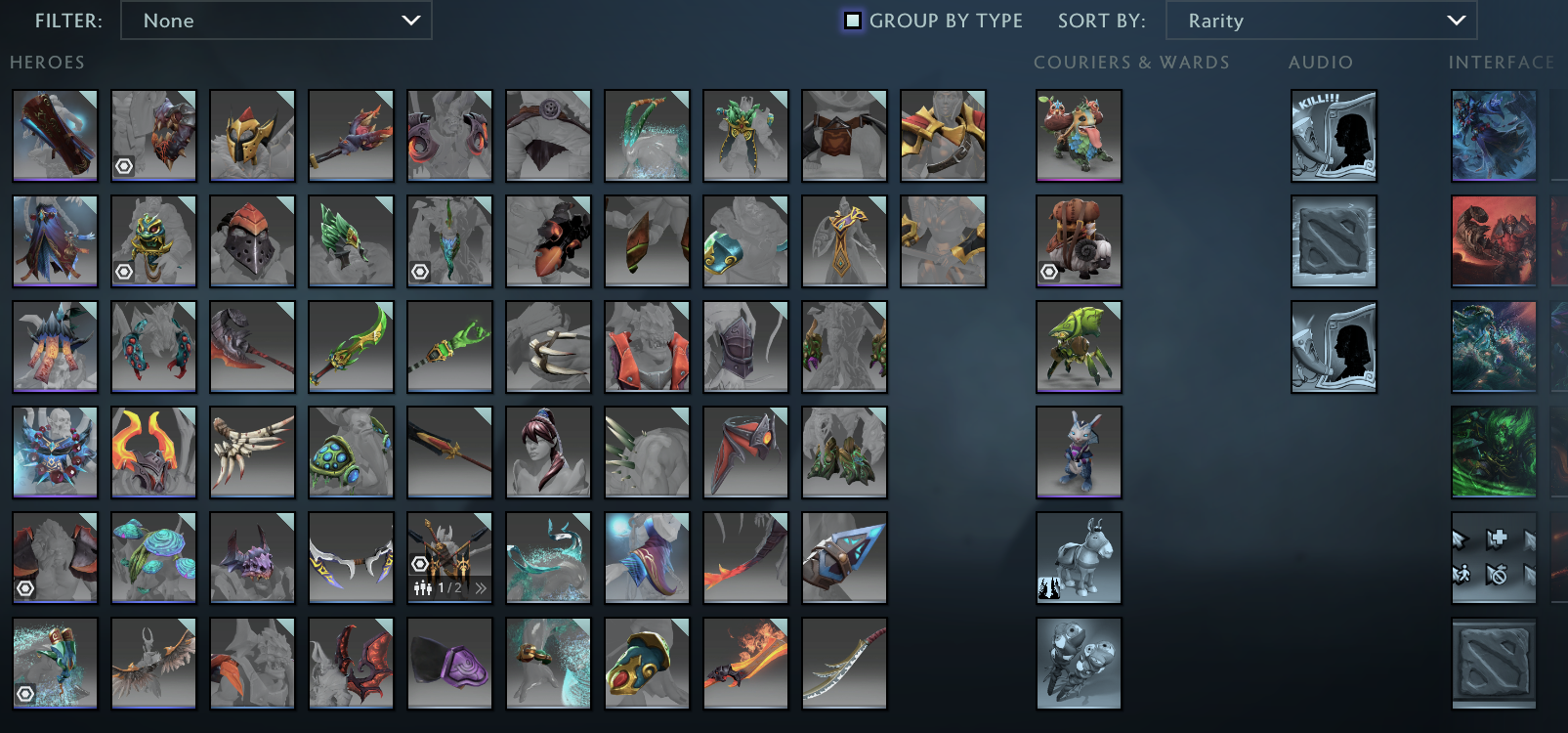Viewport: 1568px width, 733px height.
Task: Select the KILL!!! announcer in the Audio column
Action: [1333, 135]
